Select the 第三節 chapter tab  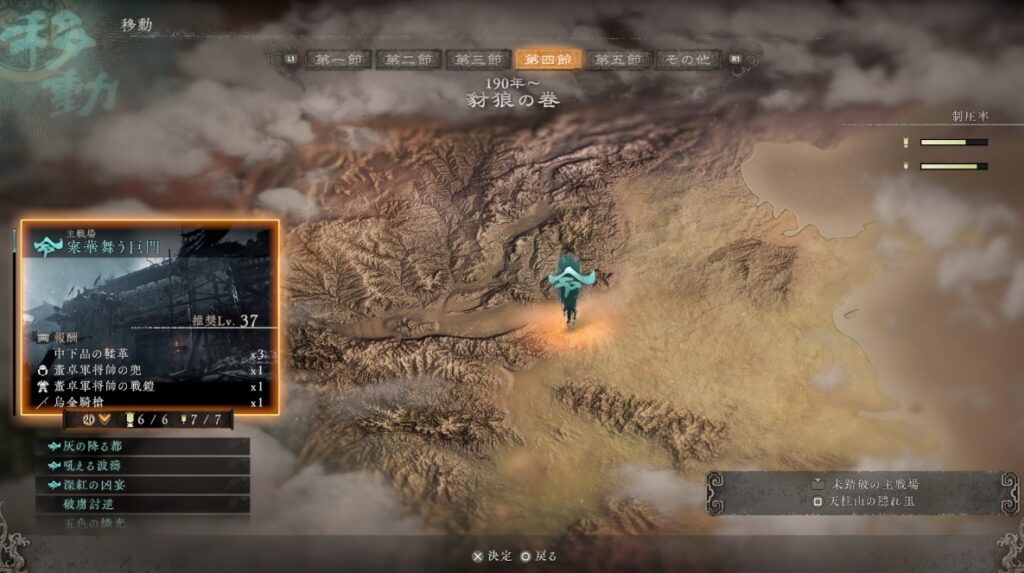(x=478, y=60)
